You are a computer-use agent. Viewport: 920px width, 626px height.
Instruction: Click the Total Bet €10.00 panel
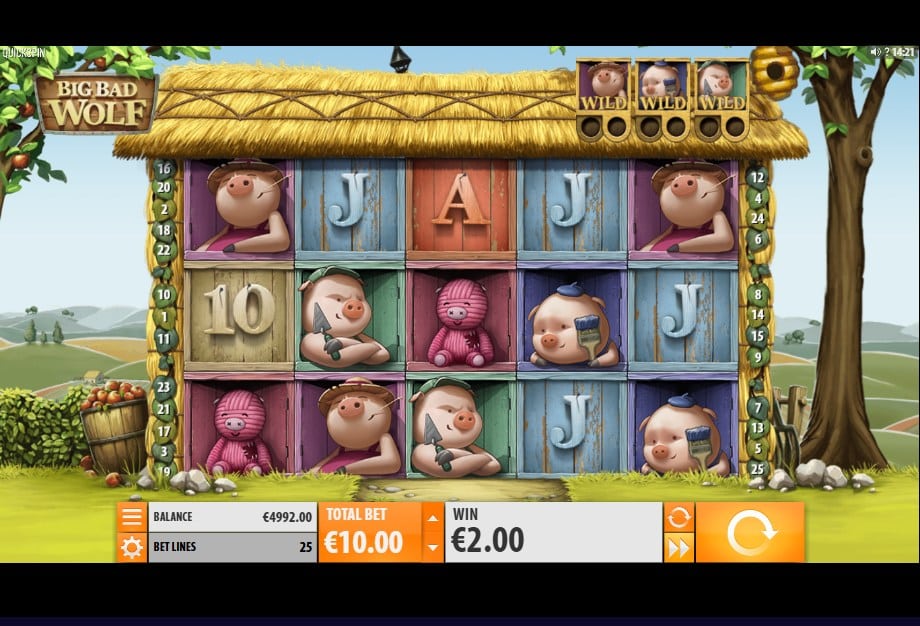coord(369,532)
